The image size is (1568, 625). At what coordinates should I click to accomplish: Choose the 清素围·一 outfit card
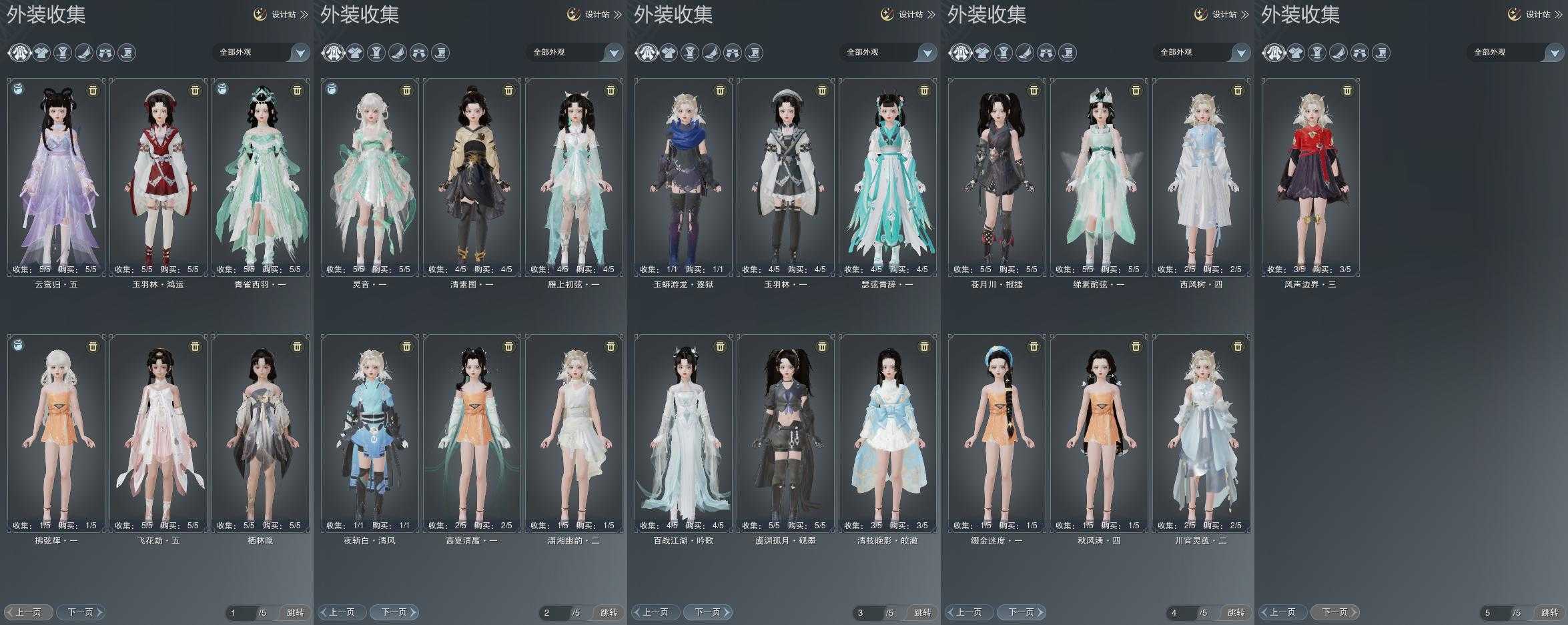(x=472, y=177)
